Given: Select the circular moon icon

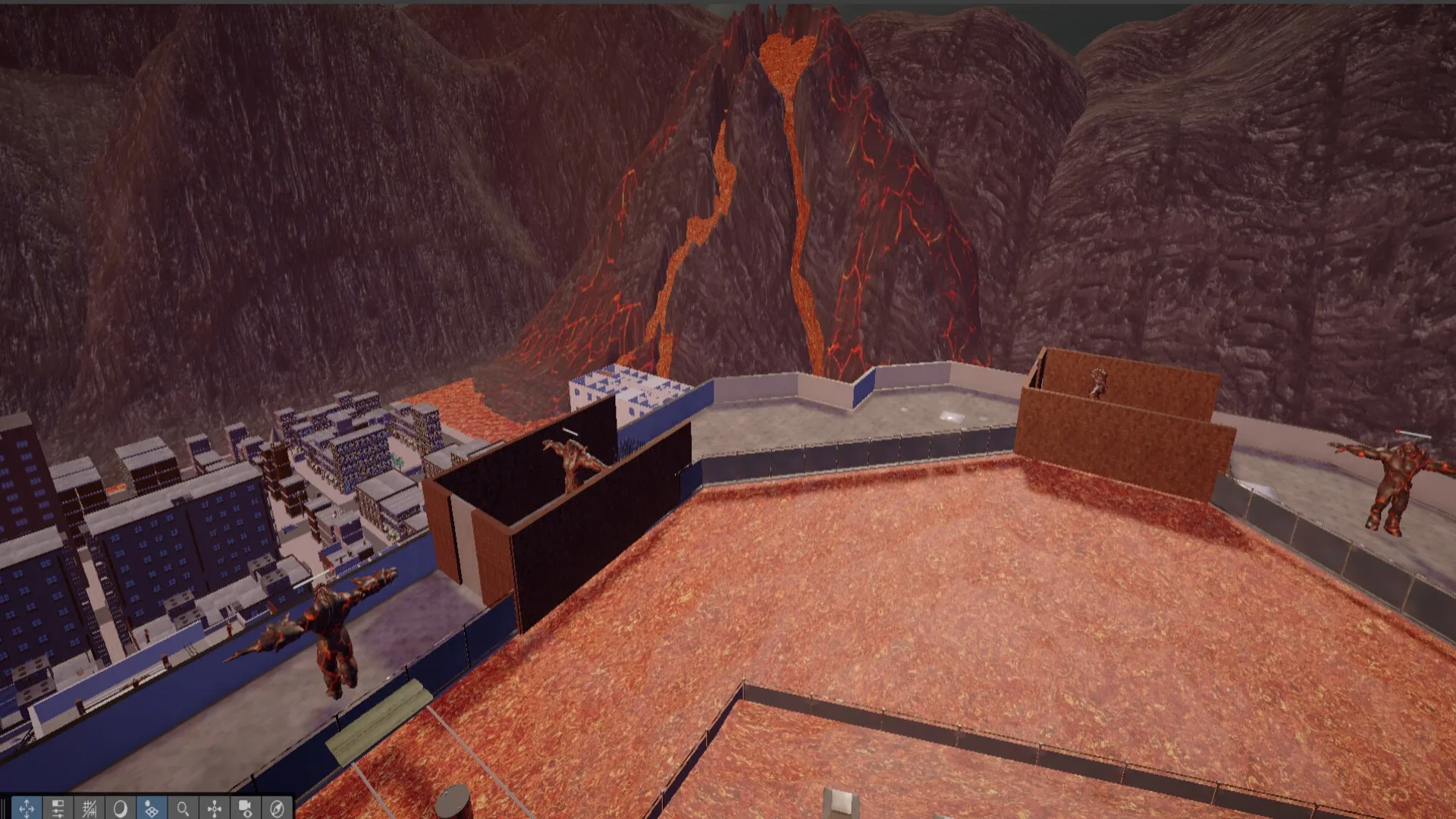Looking at the screenshot, I should (121, 806).
